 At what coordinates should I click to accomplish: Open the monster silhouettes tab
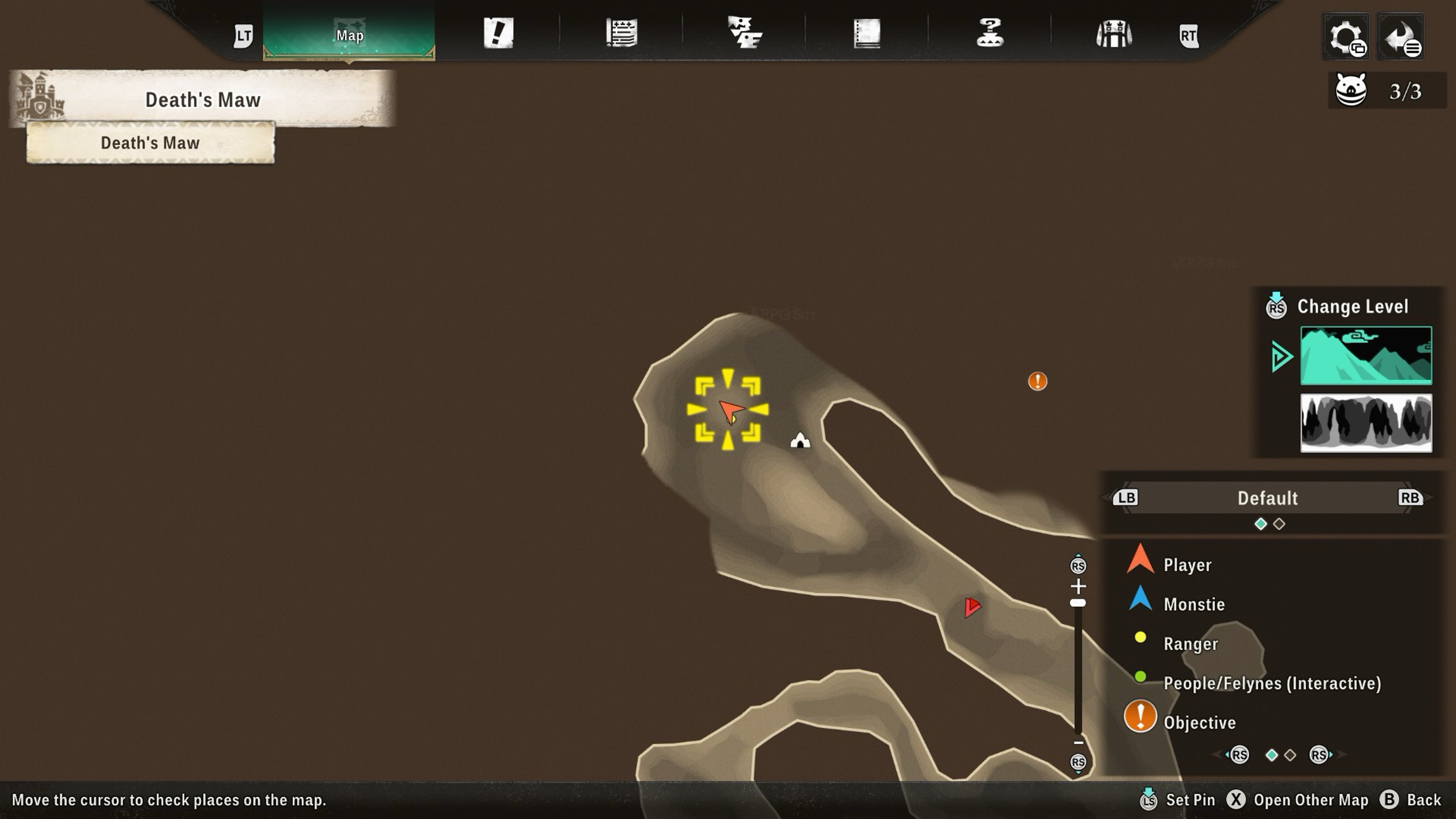tap(744, 33)
